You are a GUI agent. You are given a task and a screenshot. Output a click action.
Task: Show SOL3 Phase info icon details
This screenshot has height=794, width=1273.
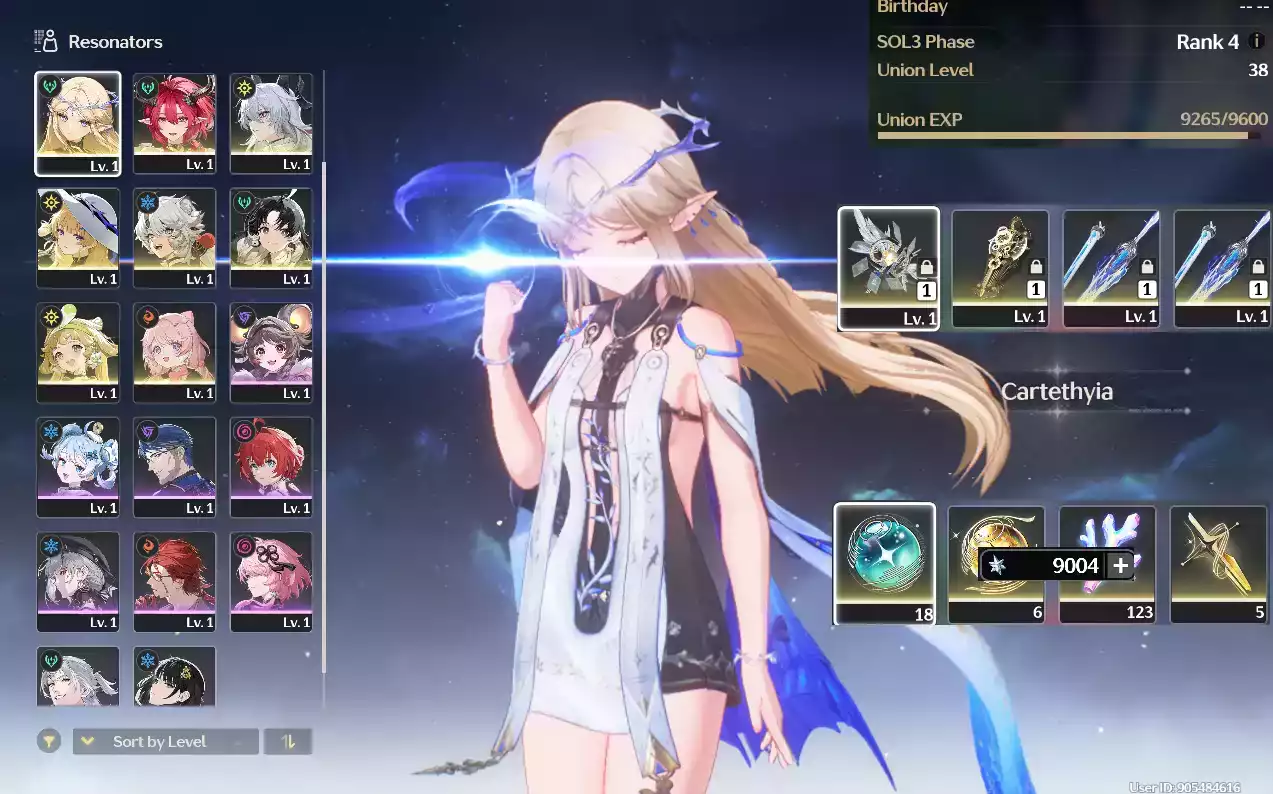coord(1256,42)
